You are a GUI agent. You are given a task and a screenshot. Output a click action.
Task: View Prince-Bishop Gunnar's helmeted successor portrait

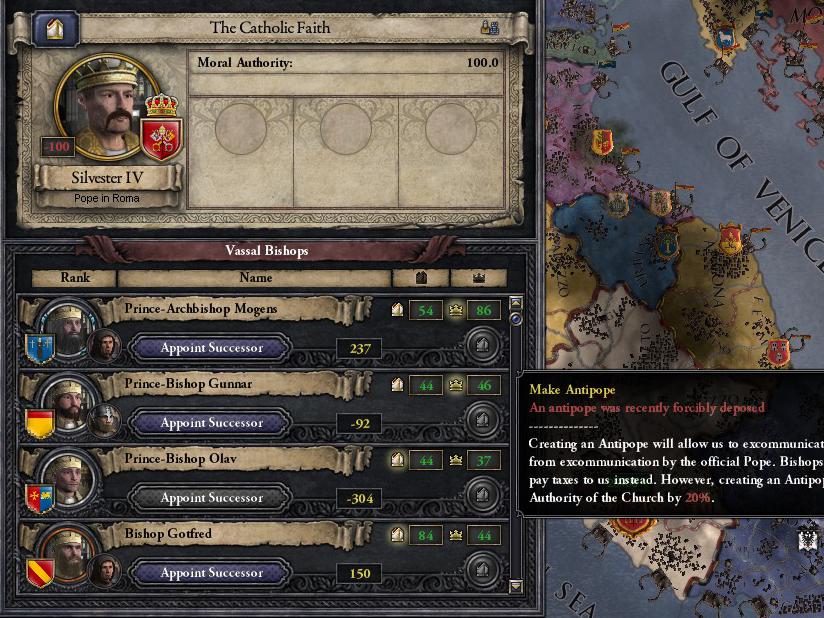[x=104, y=421]
